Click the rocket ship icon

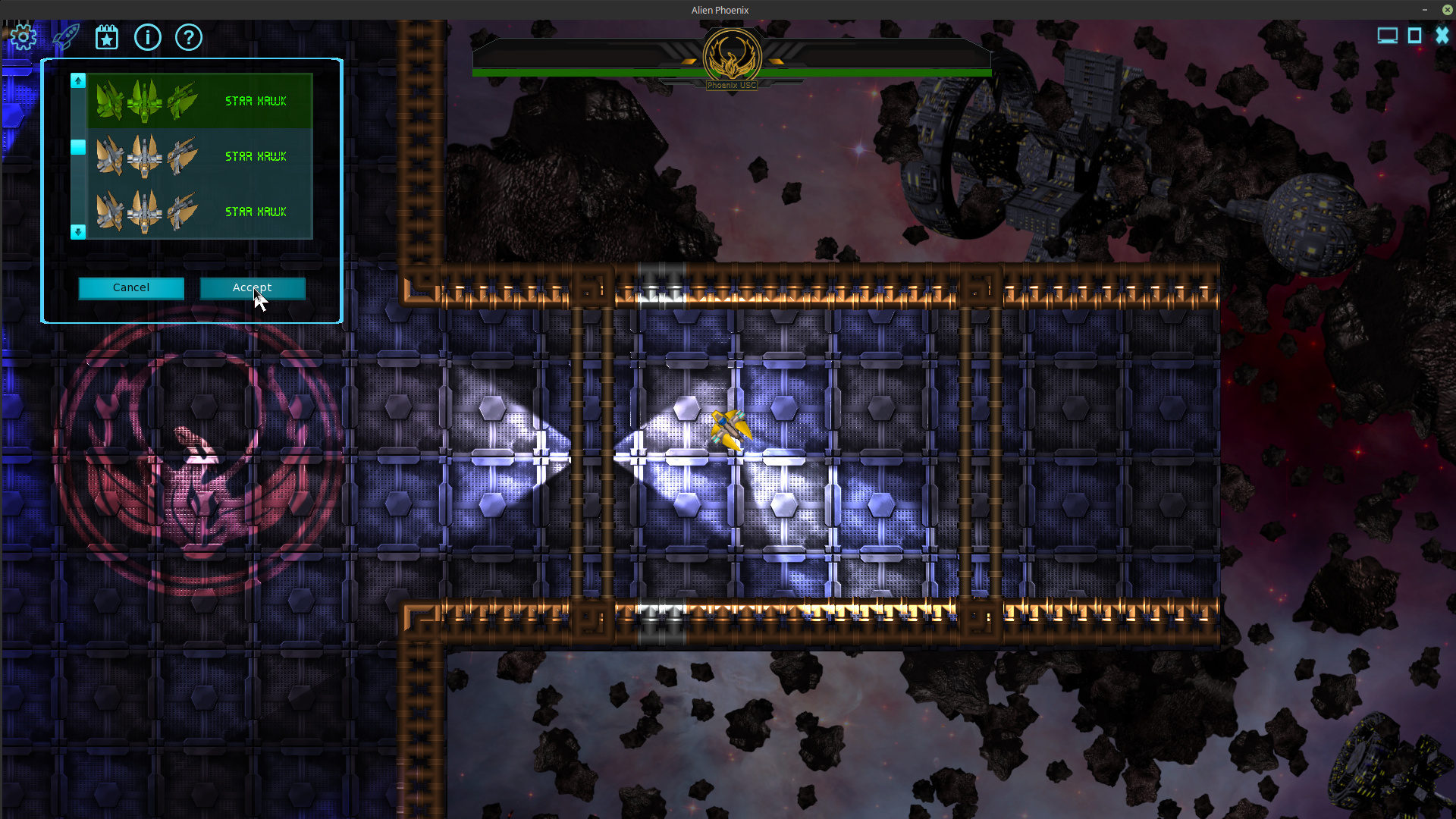click(x=66, y=36)
